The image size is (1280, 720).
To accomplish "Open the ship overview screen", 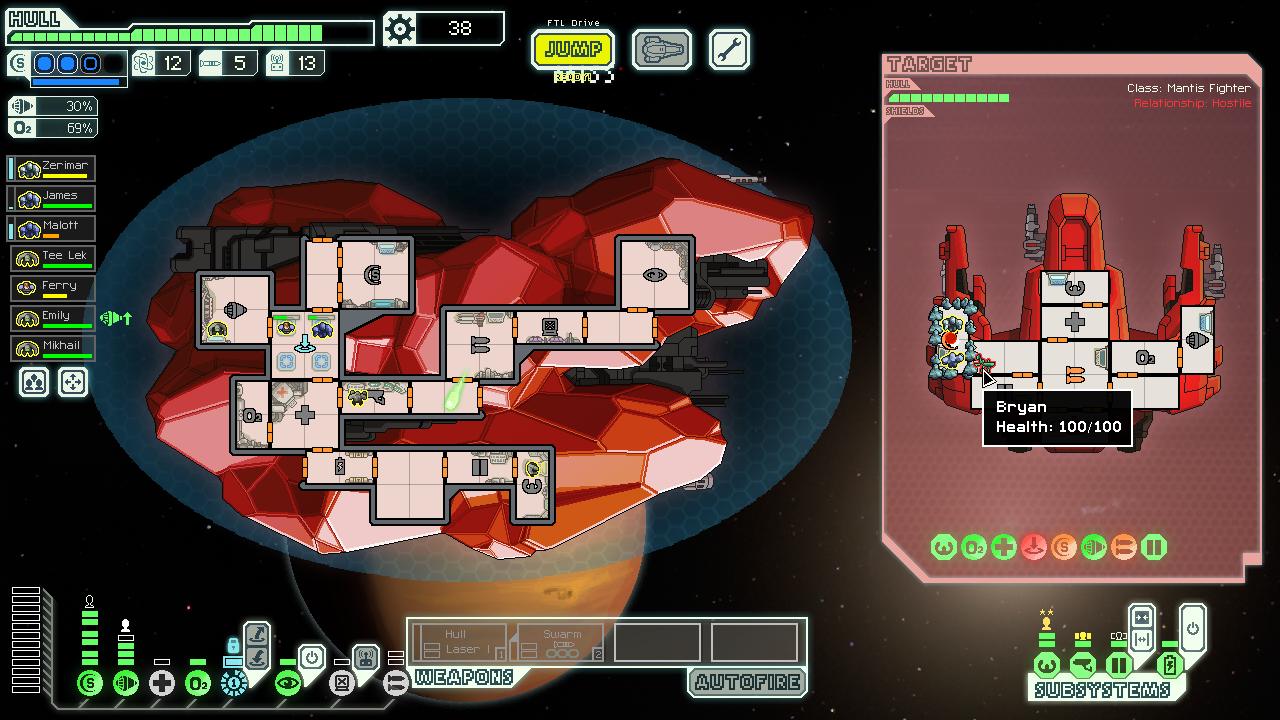I will (x=661, y=49).
